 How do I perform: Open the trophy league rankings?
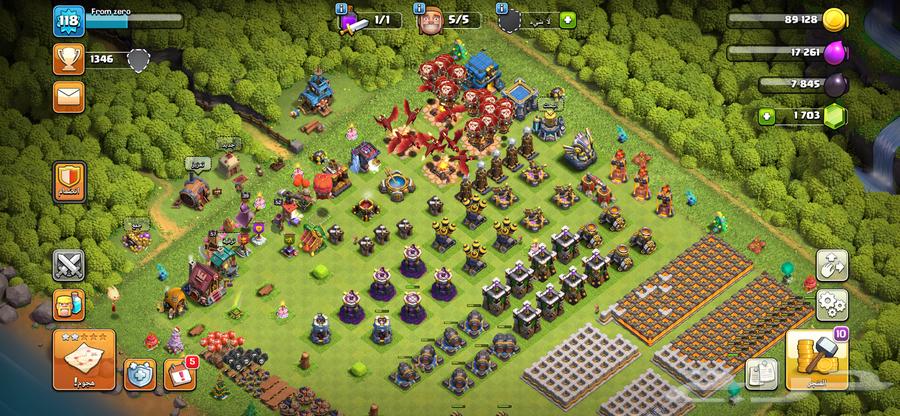click(x=68, y=60)
